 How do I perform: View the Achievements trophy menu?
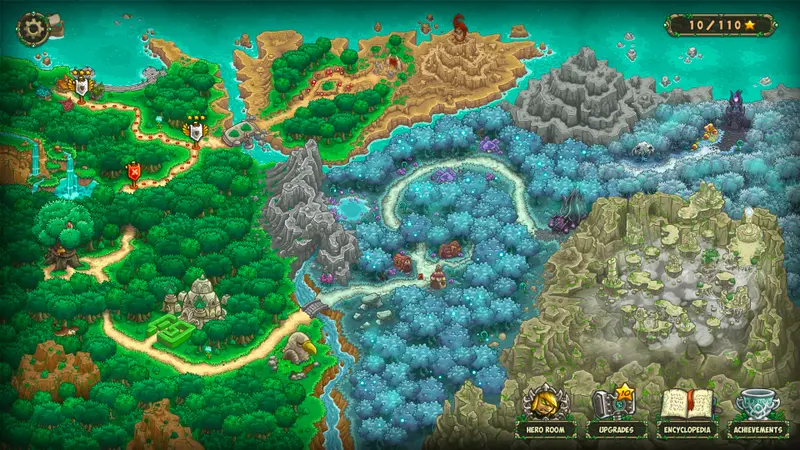[757, 410]
